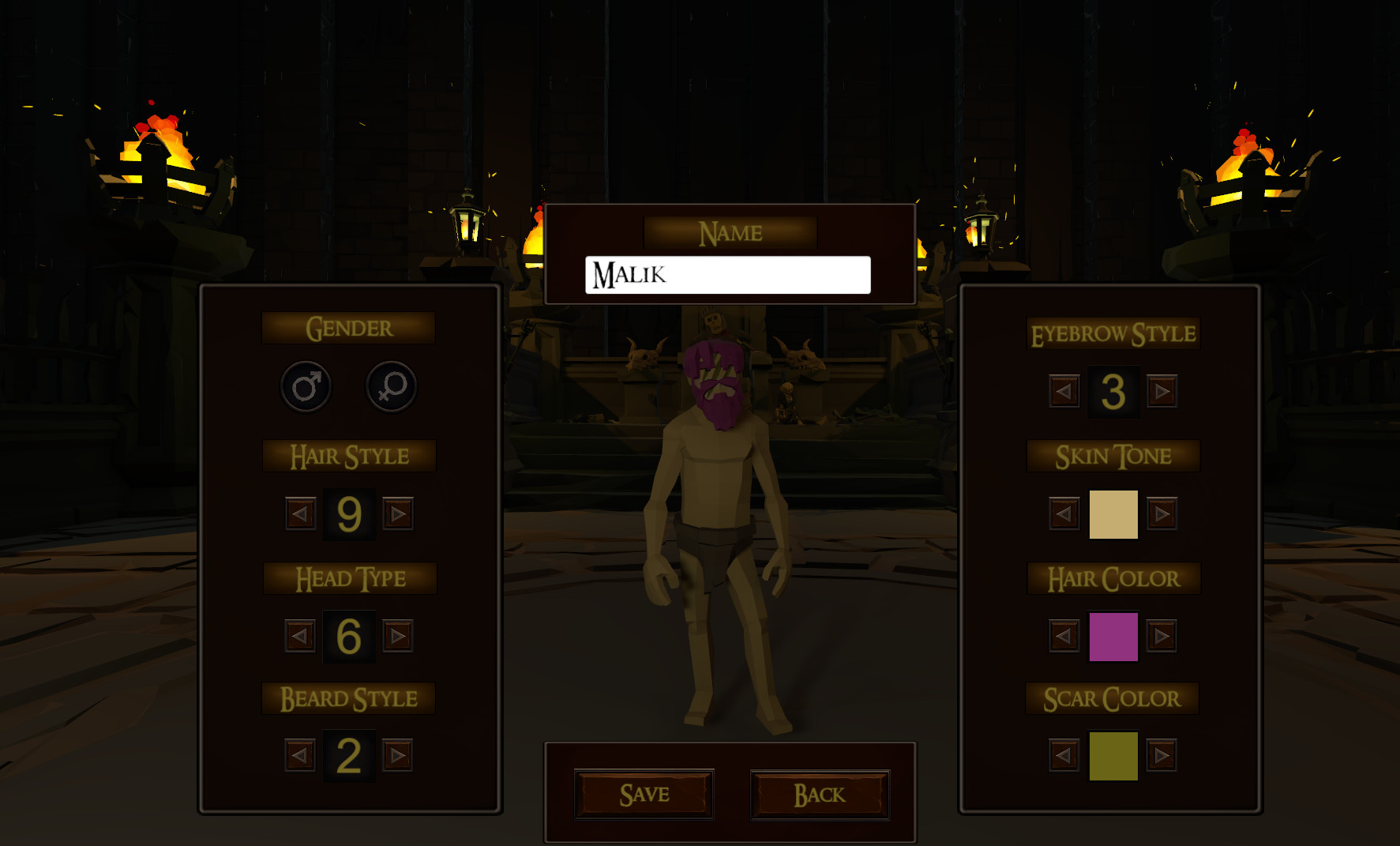Go back one Hair Color option
The image size is (1400, 846).
pos(1063,634)
